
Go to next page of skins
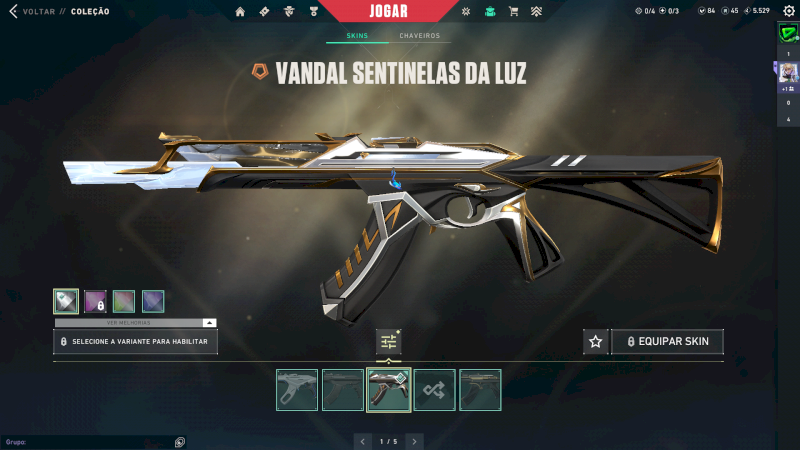point(414,441)
